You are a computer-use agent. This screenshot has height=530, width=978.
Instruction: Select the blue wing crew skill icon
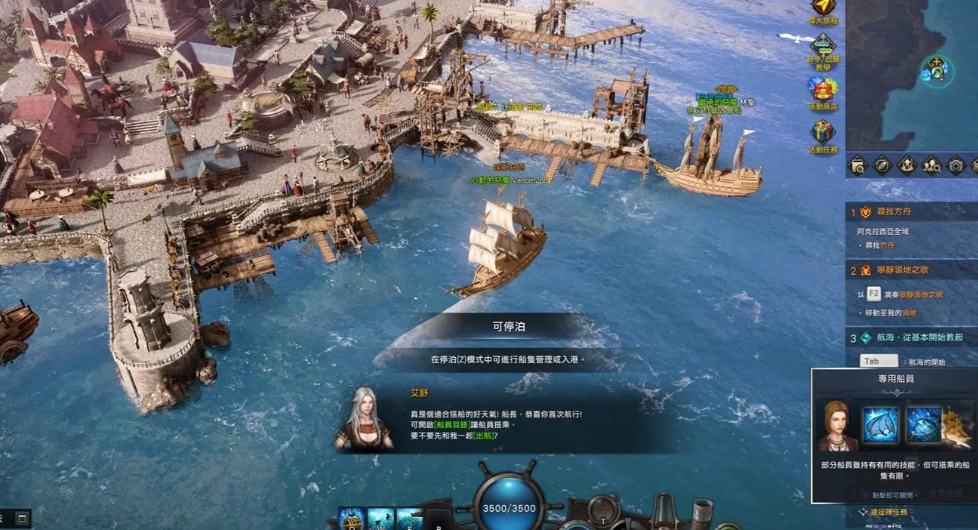881,425
